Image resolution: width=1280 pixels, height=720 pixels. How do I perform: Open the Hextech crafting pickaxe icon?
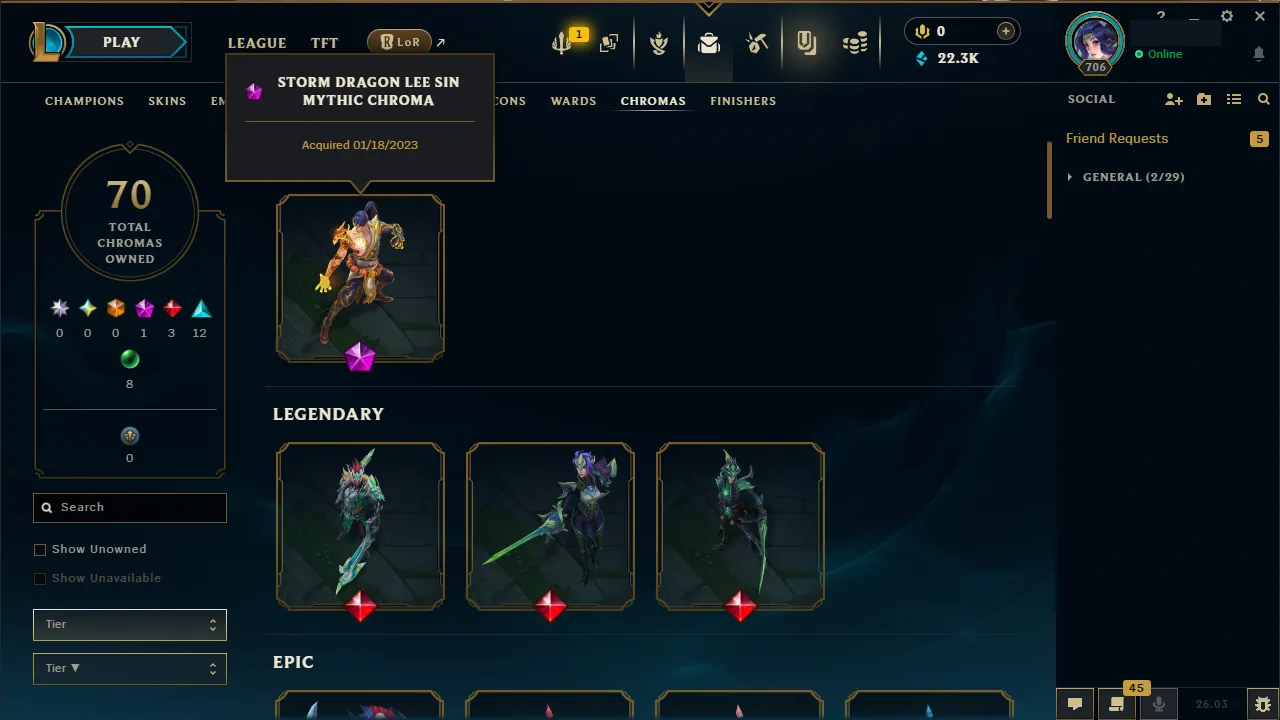[x=757, y=43]
